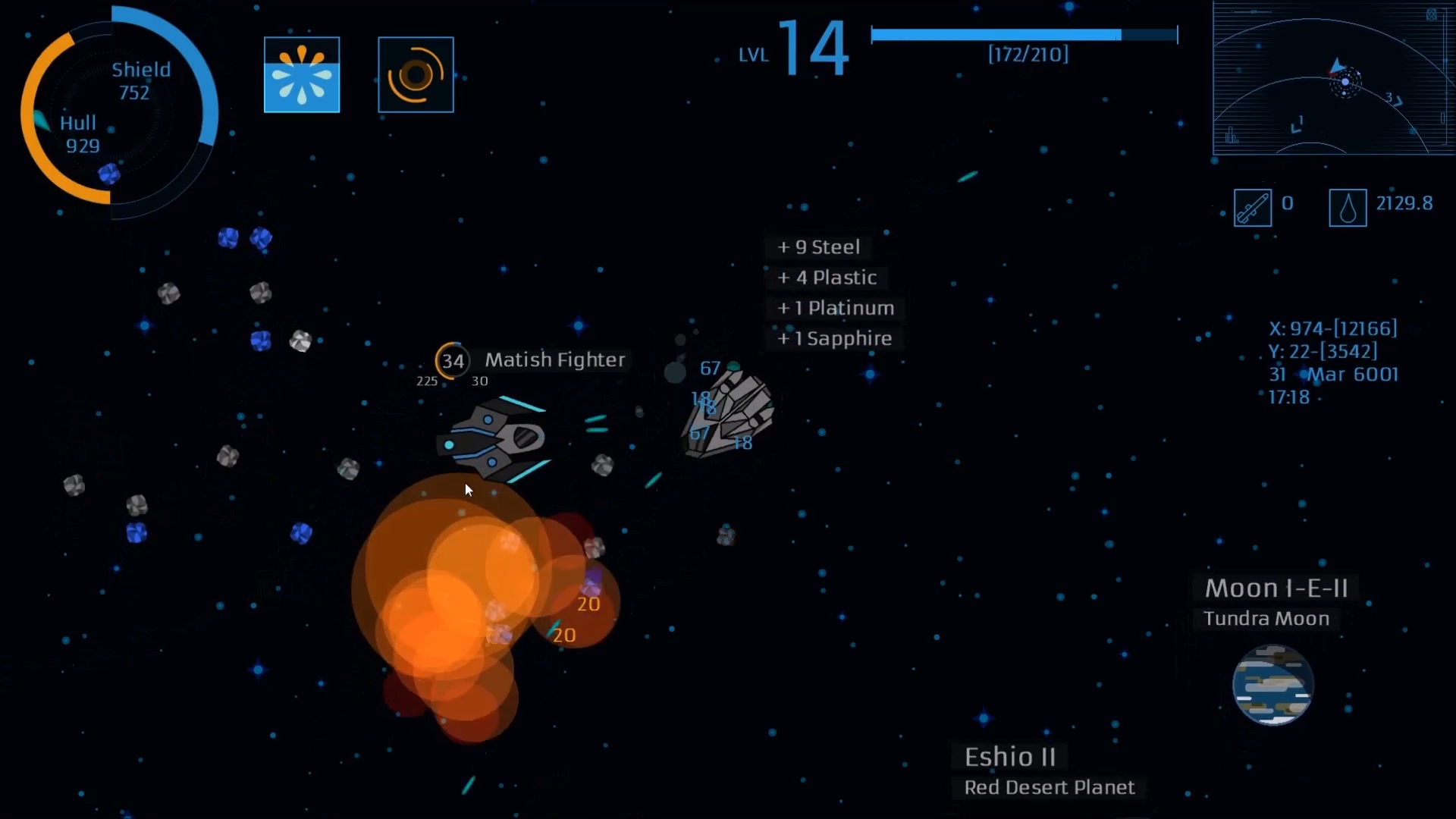Select the Eshio II planet label

point(1010,755)
